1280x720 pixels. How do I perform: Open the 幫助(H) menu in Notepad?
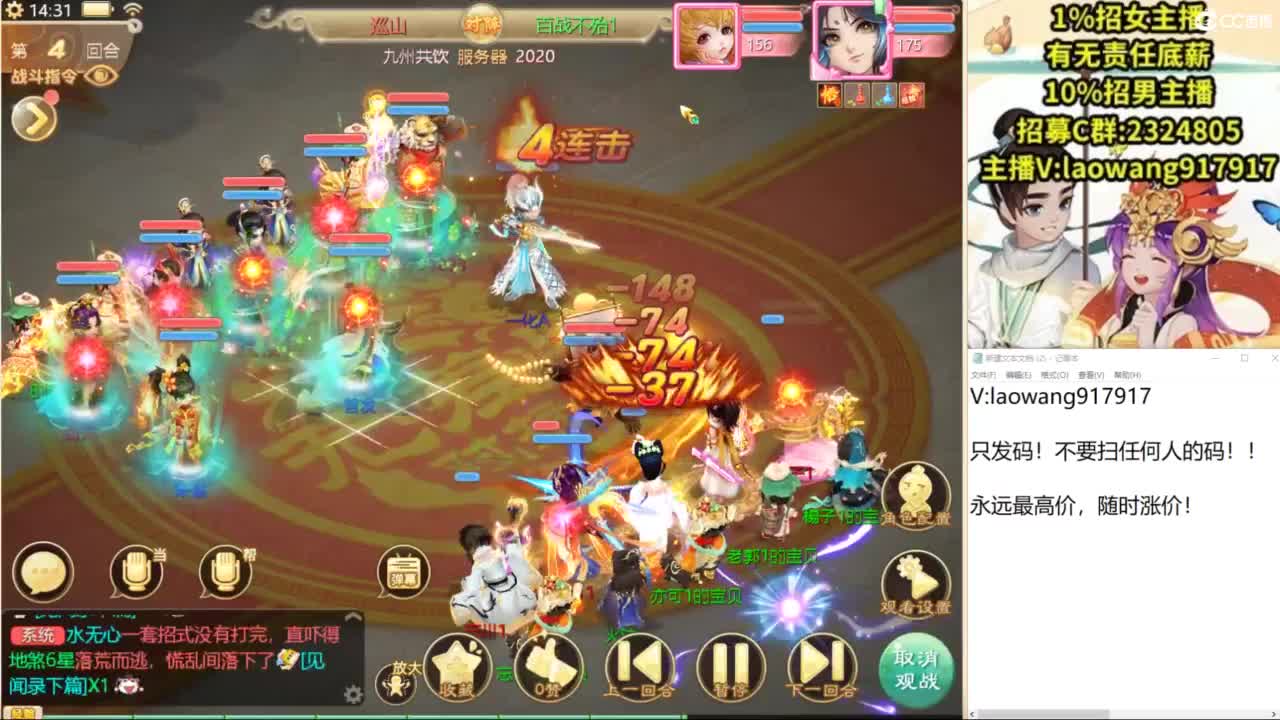click(x=1127, y=374)
